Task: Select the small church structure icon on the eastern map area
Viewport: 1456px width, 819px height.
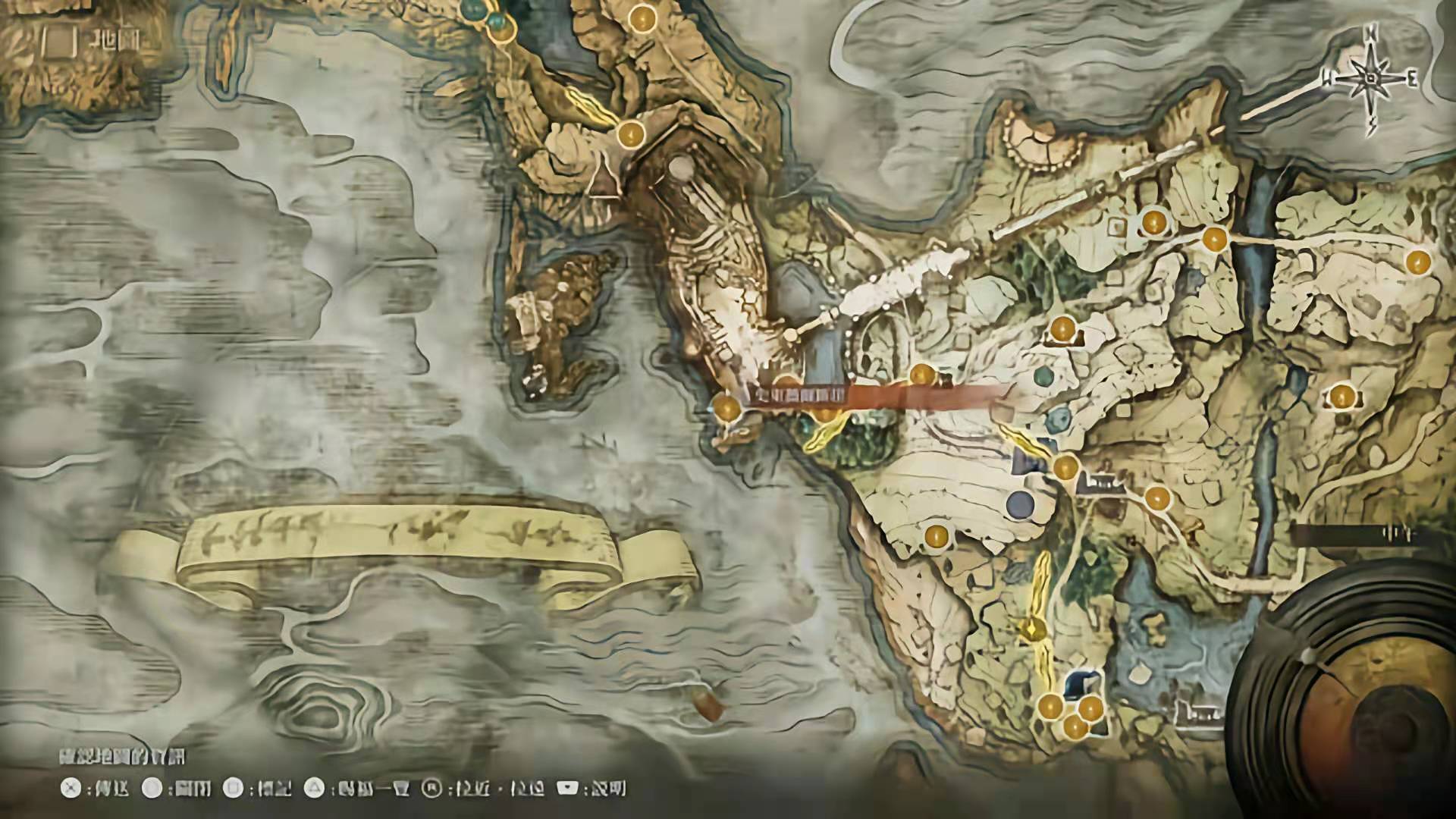Action: click(x=1100, y=482)
